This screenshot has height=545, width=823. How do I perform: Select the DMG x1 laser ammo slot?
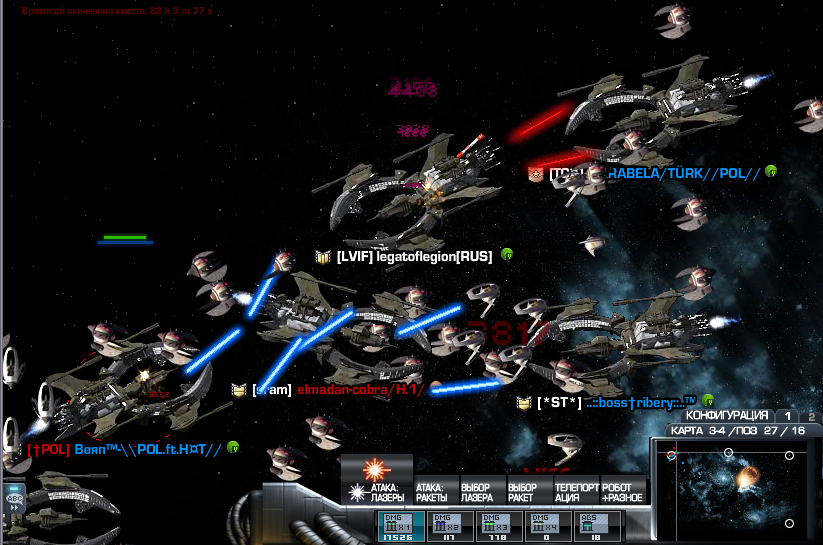(398, 527)
